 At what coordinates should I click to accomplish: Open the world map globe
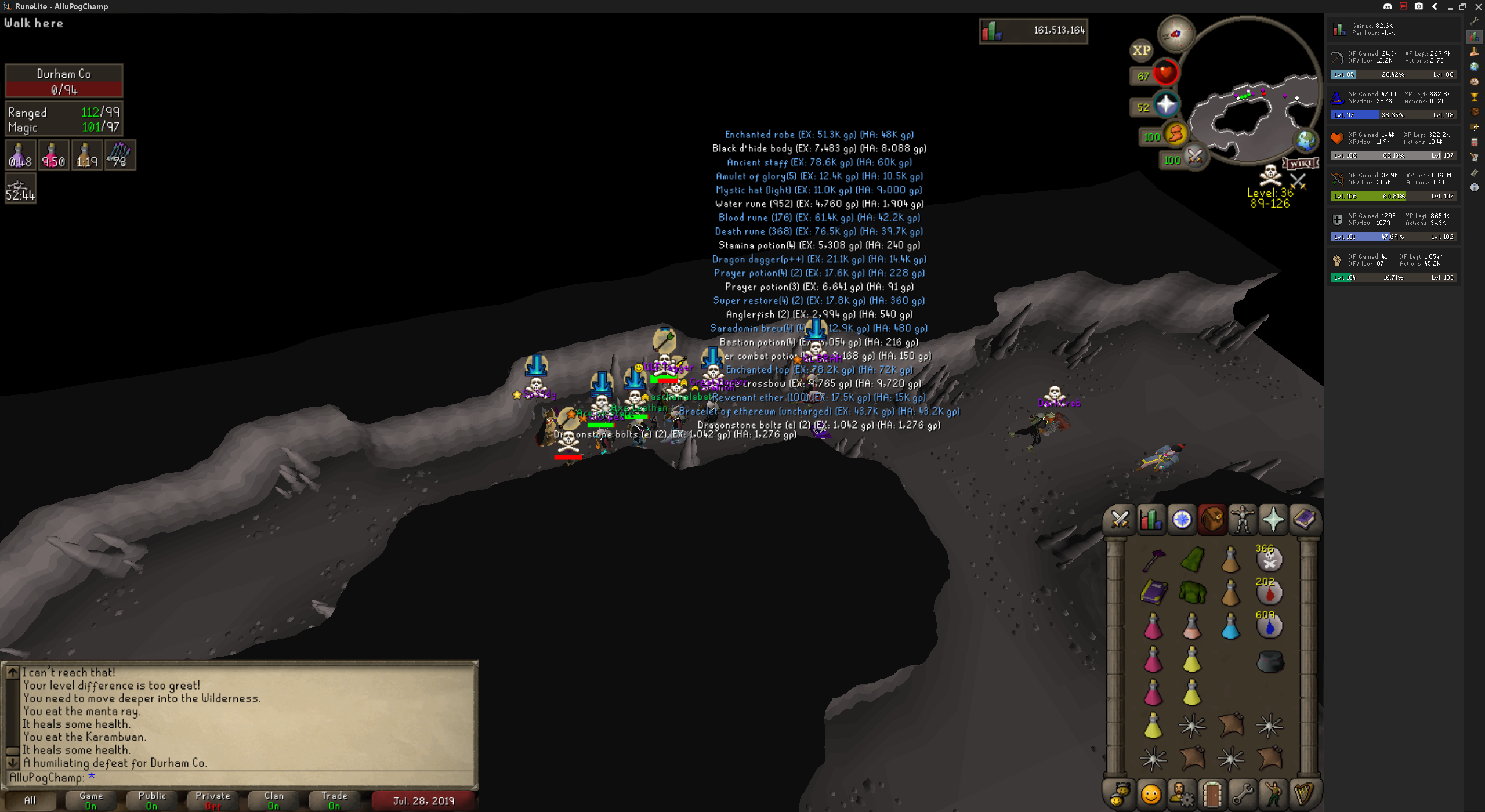point(1305,141)
